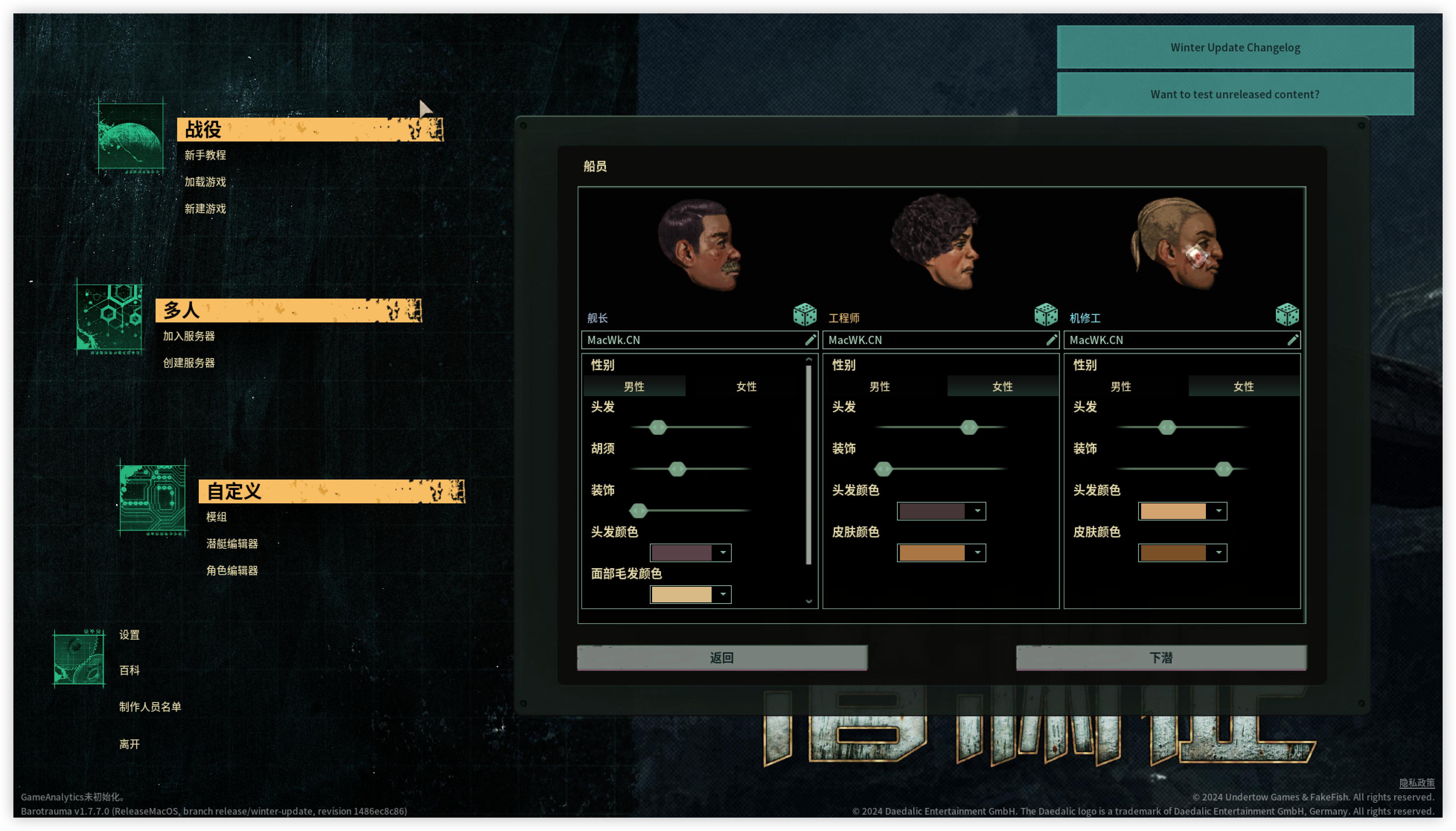Viewport: 1456px width, 831px height.
Task: Switch the mechanic's gender to 男性
Action: tap(1121, 386)
